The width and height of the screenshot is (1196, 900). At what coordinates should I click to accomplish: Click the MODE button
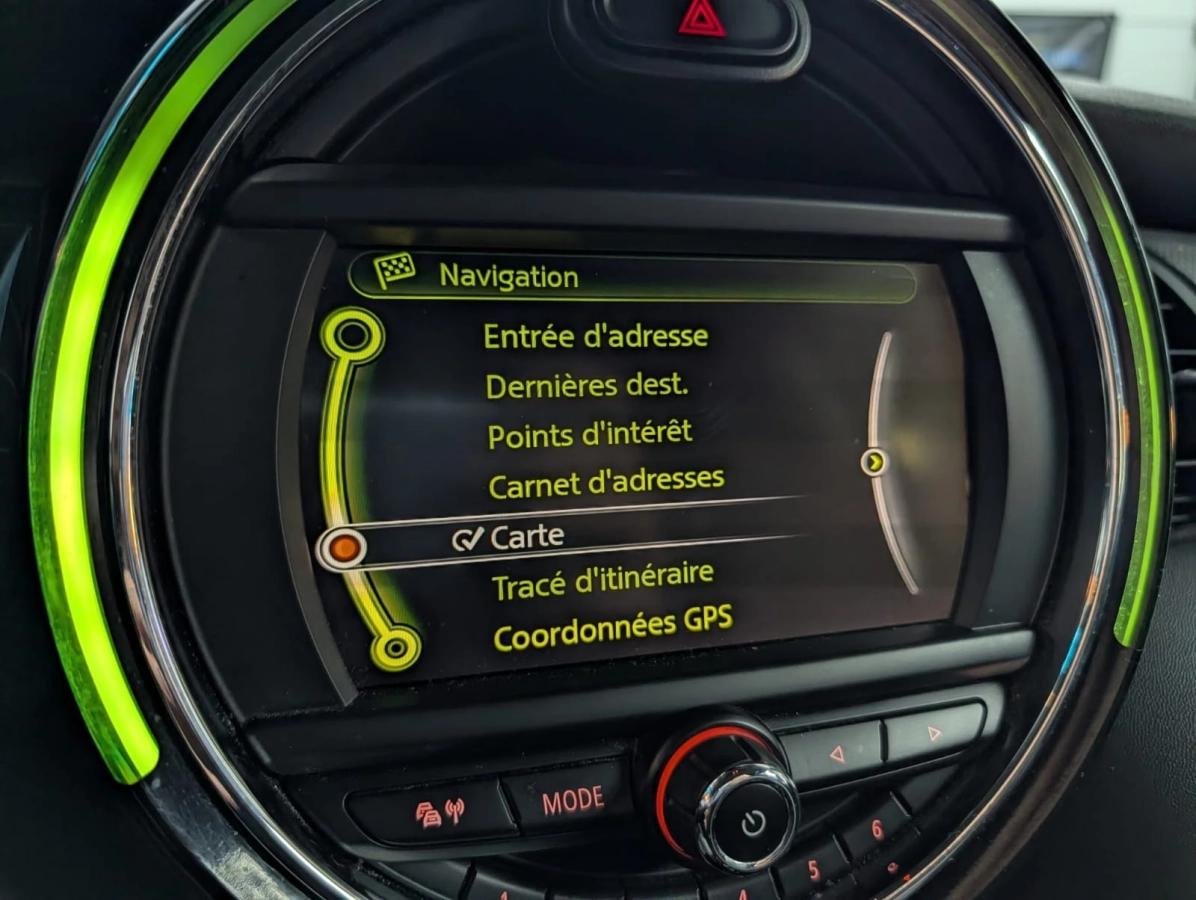click(573, 799)
